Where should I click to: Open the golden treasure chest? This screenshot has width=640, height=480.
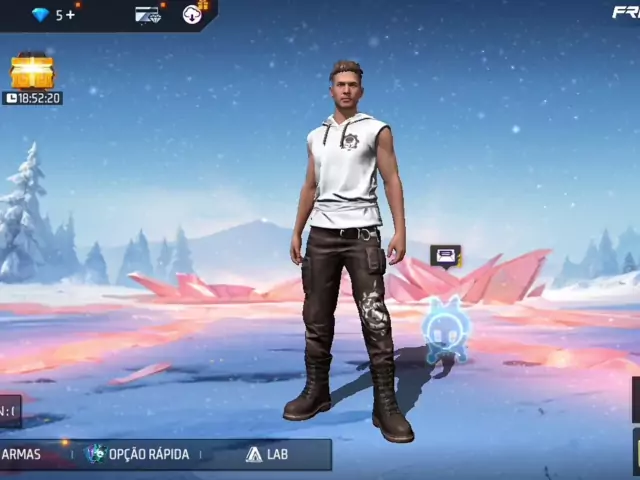32,72
